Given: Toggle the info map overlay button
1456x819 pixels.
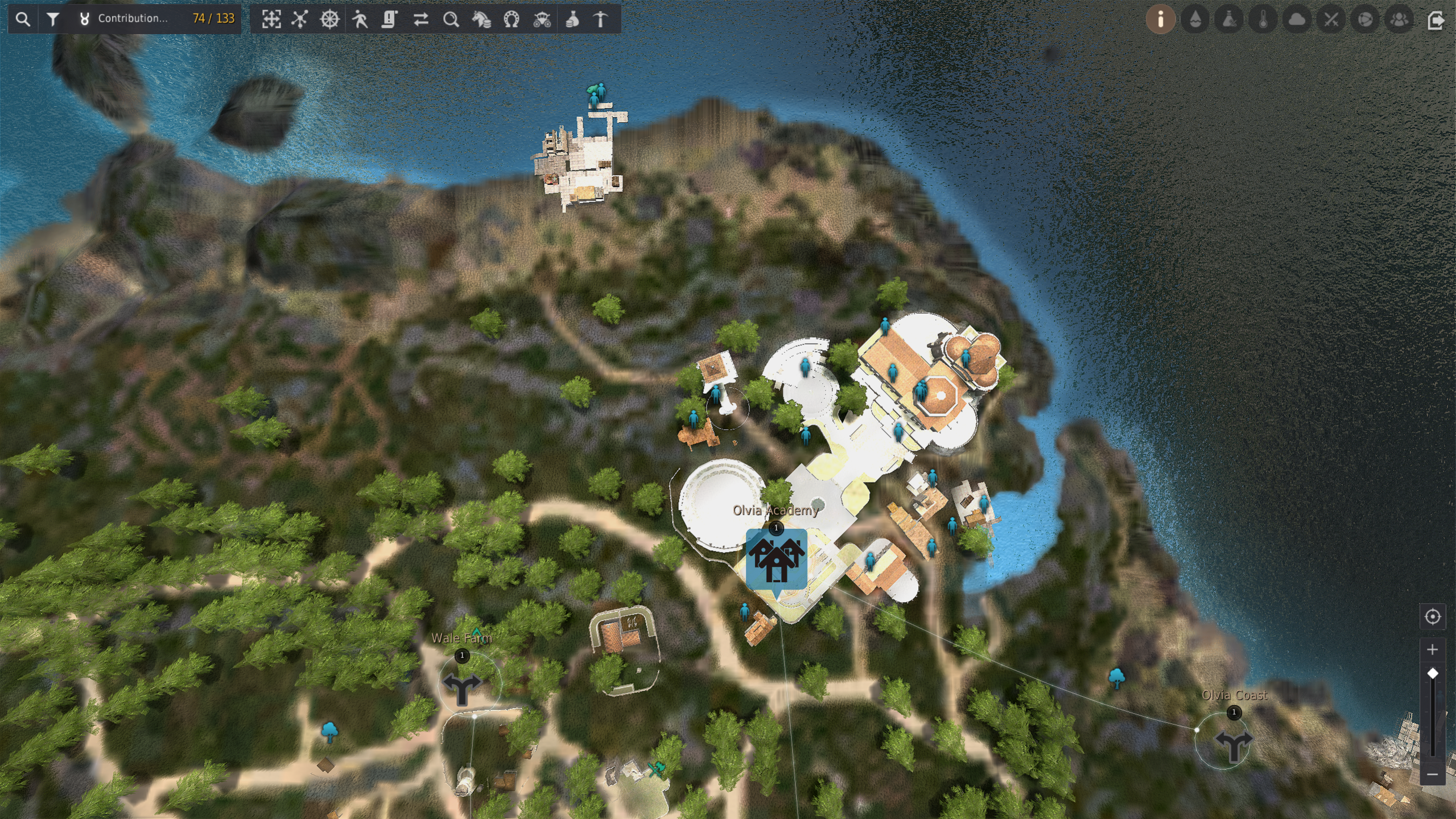Looking at the screenshot, I should click(1160, 19).
